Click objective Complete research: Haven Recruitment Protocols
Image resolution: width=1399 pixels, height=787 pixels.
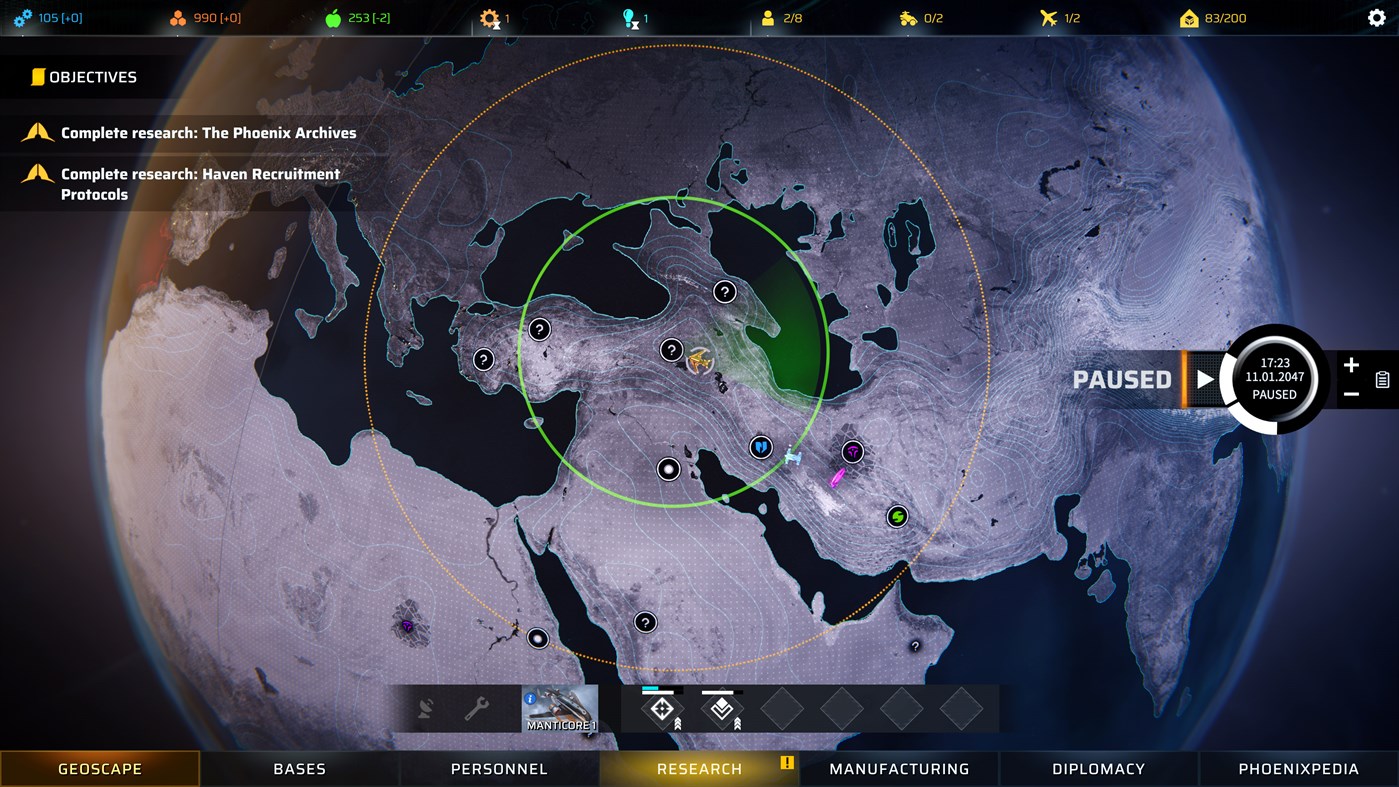click(200, 183)
